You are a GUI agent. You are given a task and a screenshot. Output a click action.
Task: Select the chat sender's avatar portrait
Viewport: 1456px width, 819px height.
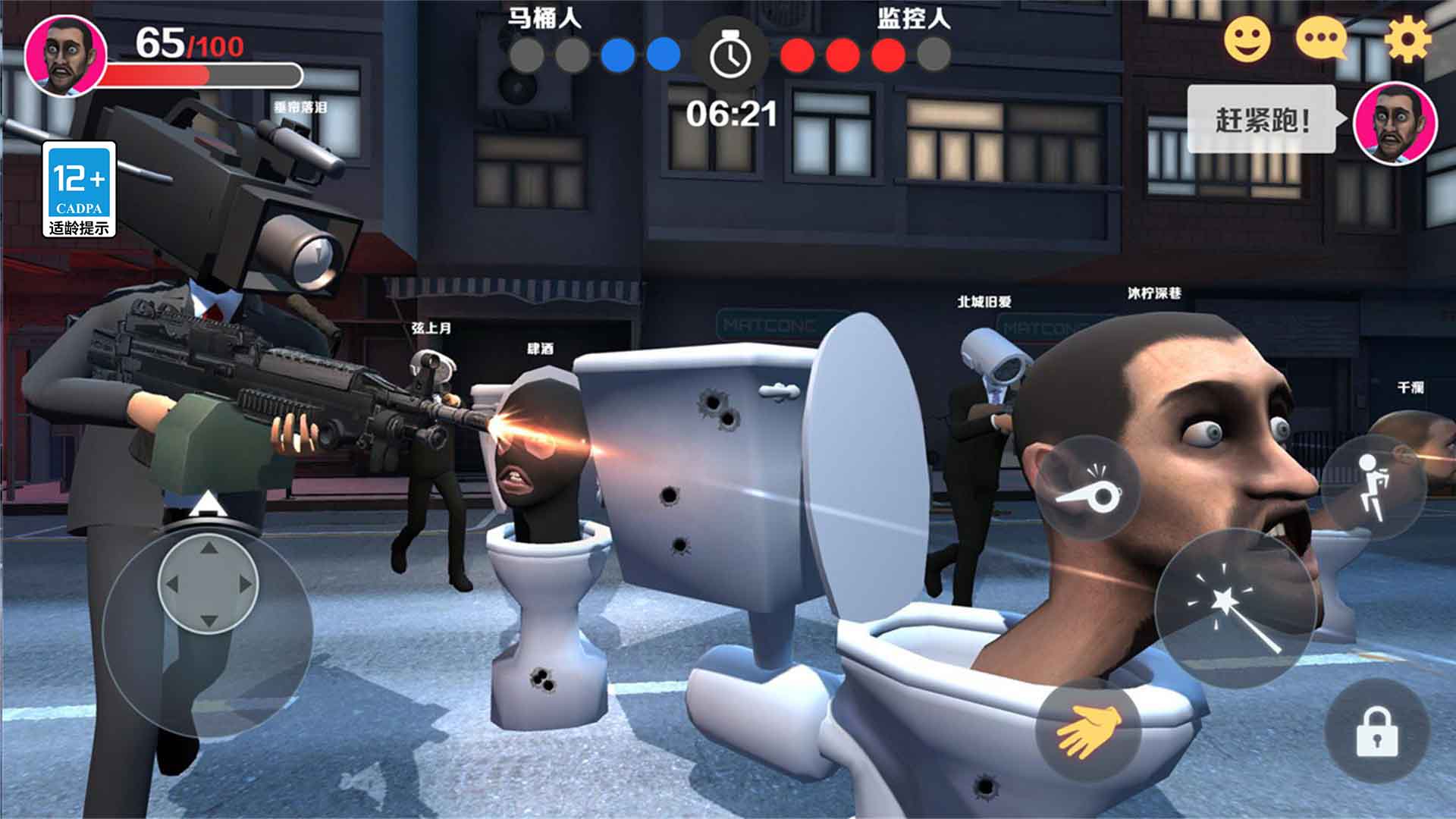pyautogui.click(x=1395, y=123)
